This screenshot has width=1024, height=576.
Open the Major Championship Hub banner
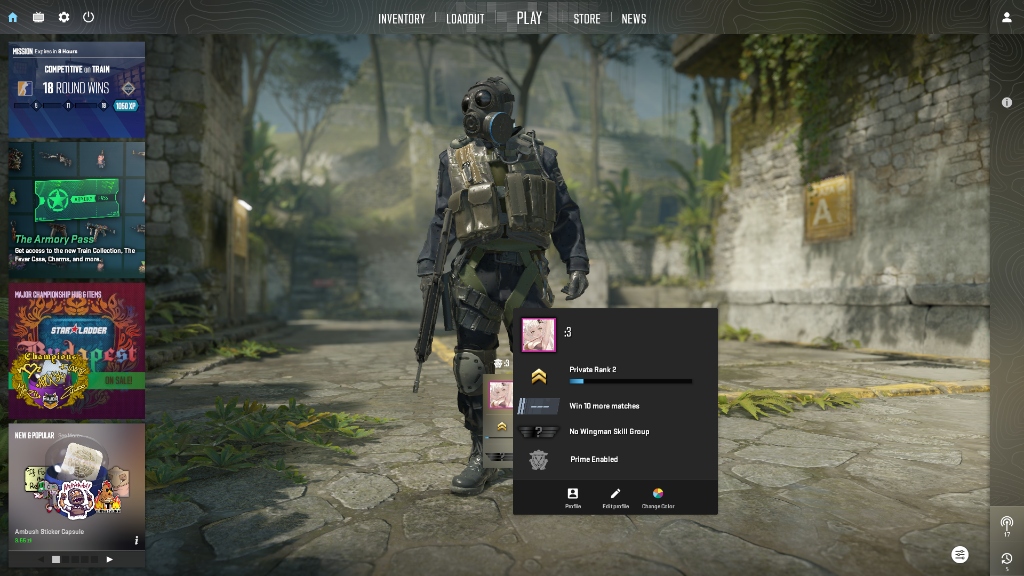tap(77, 351)
